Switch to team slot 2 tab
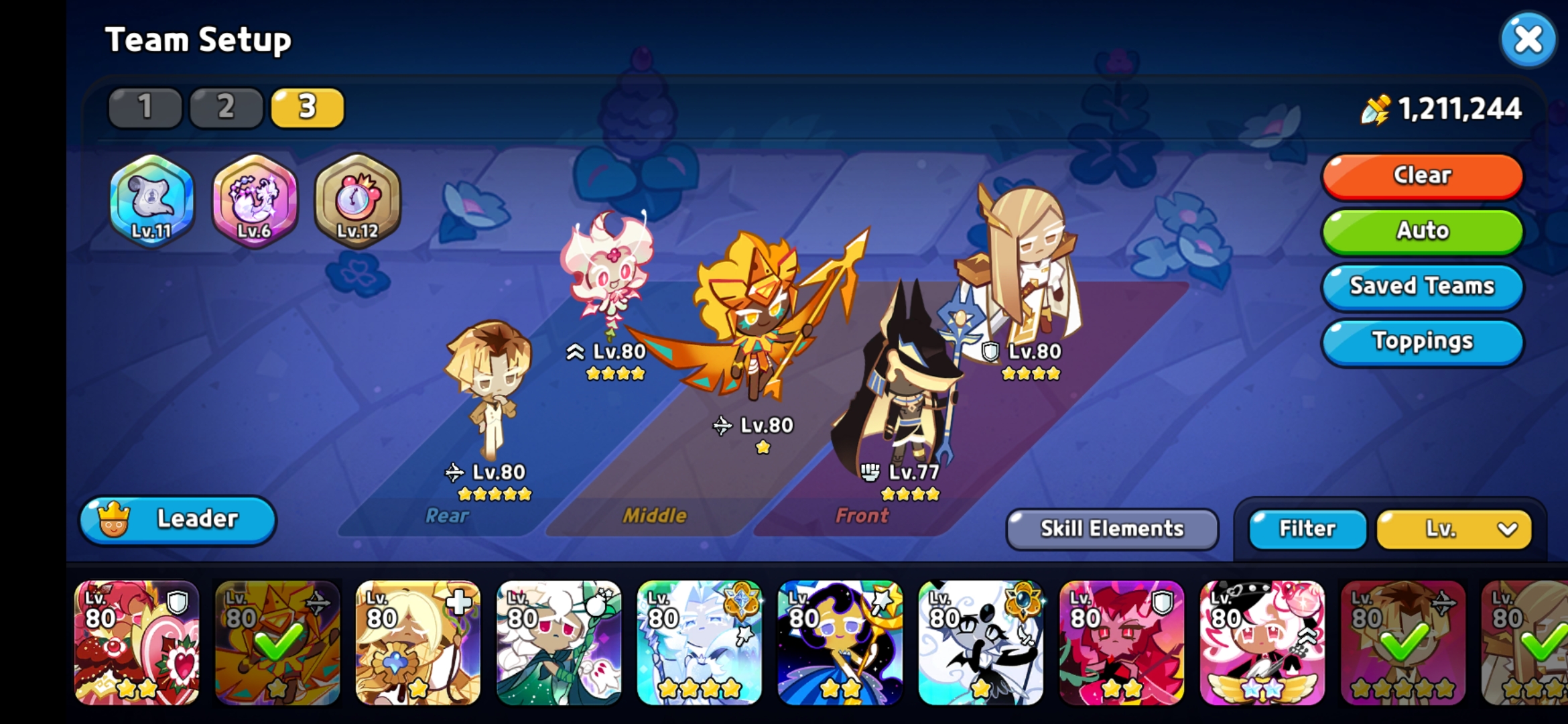1568x724 pixels. [225, 107]
